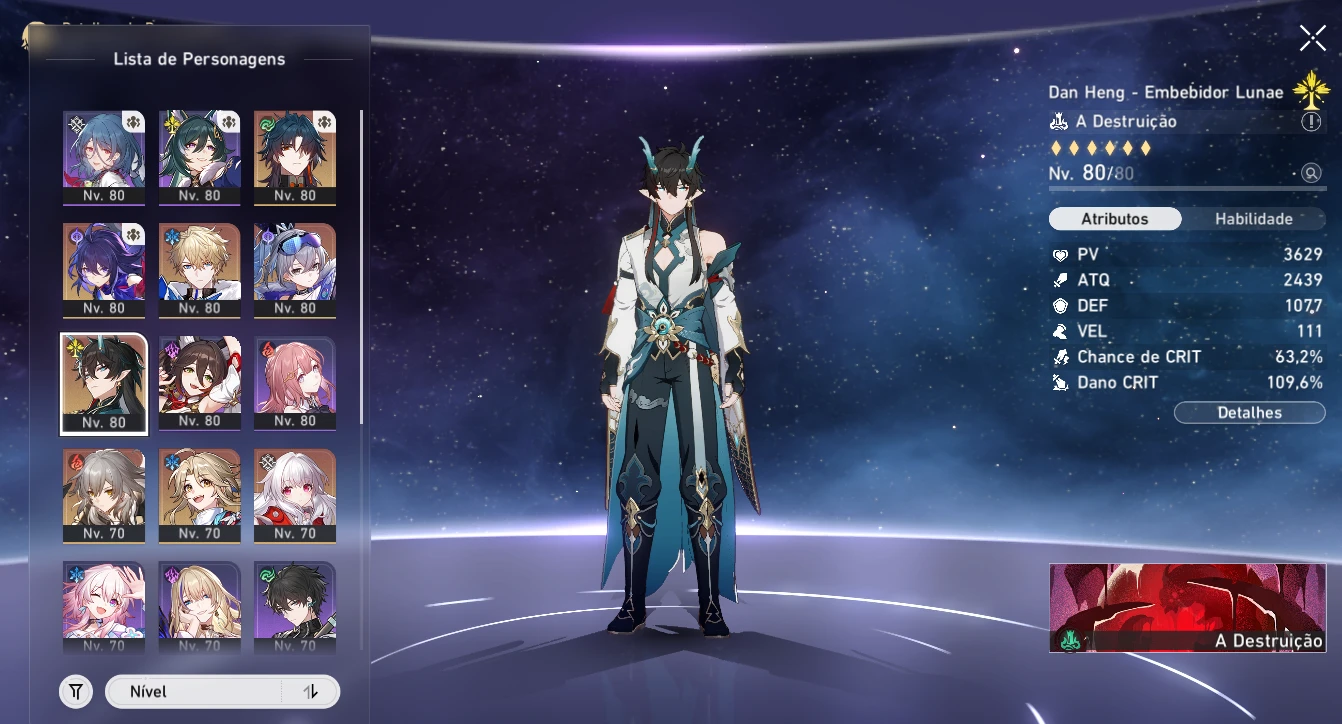The width and height of the screenshot is (1342, 724).
Task: Open the Nível sort dropdown
Action: coord(193,691)
